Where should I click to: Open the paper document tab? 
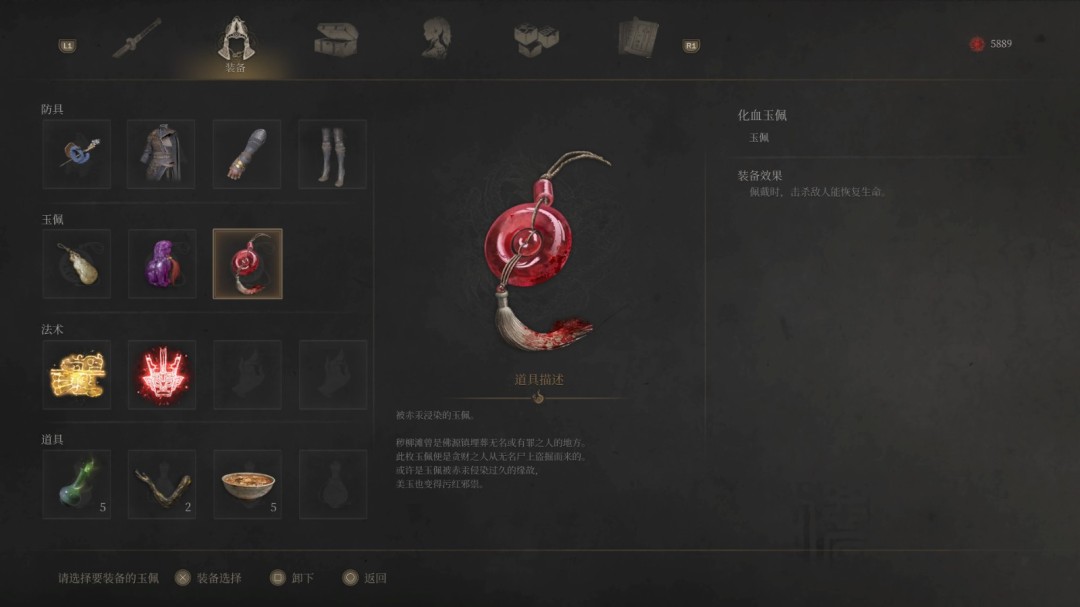click(638, 38)
